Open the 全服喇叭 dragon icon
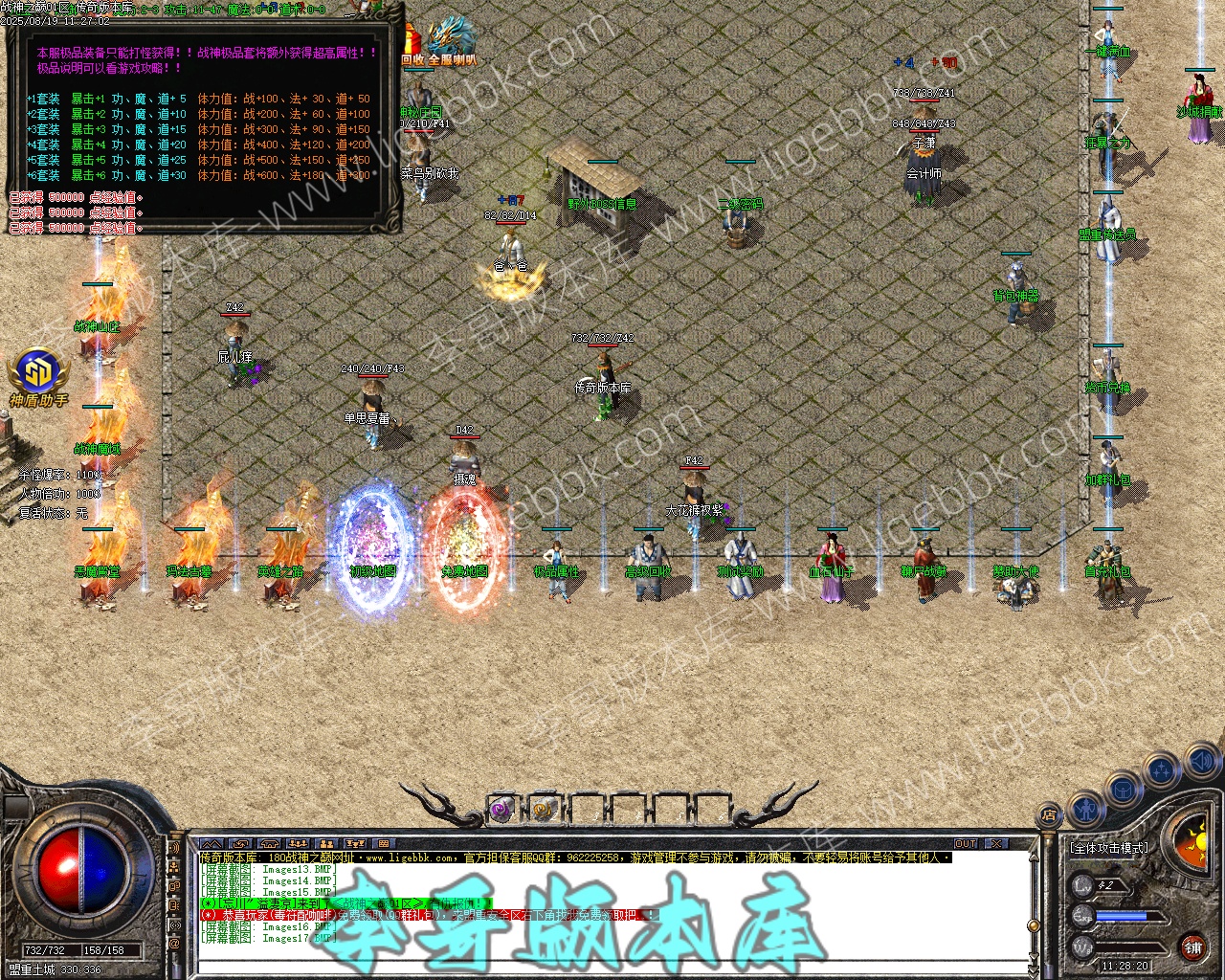The width and height of the screenshot is (1225, 980). tap(452, 40)
